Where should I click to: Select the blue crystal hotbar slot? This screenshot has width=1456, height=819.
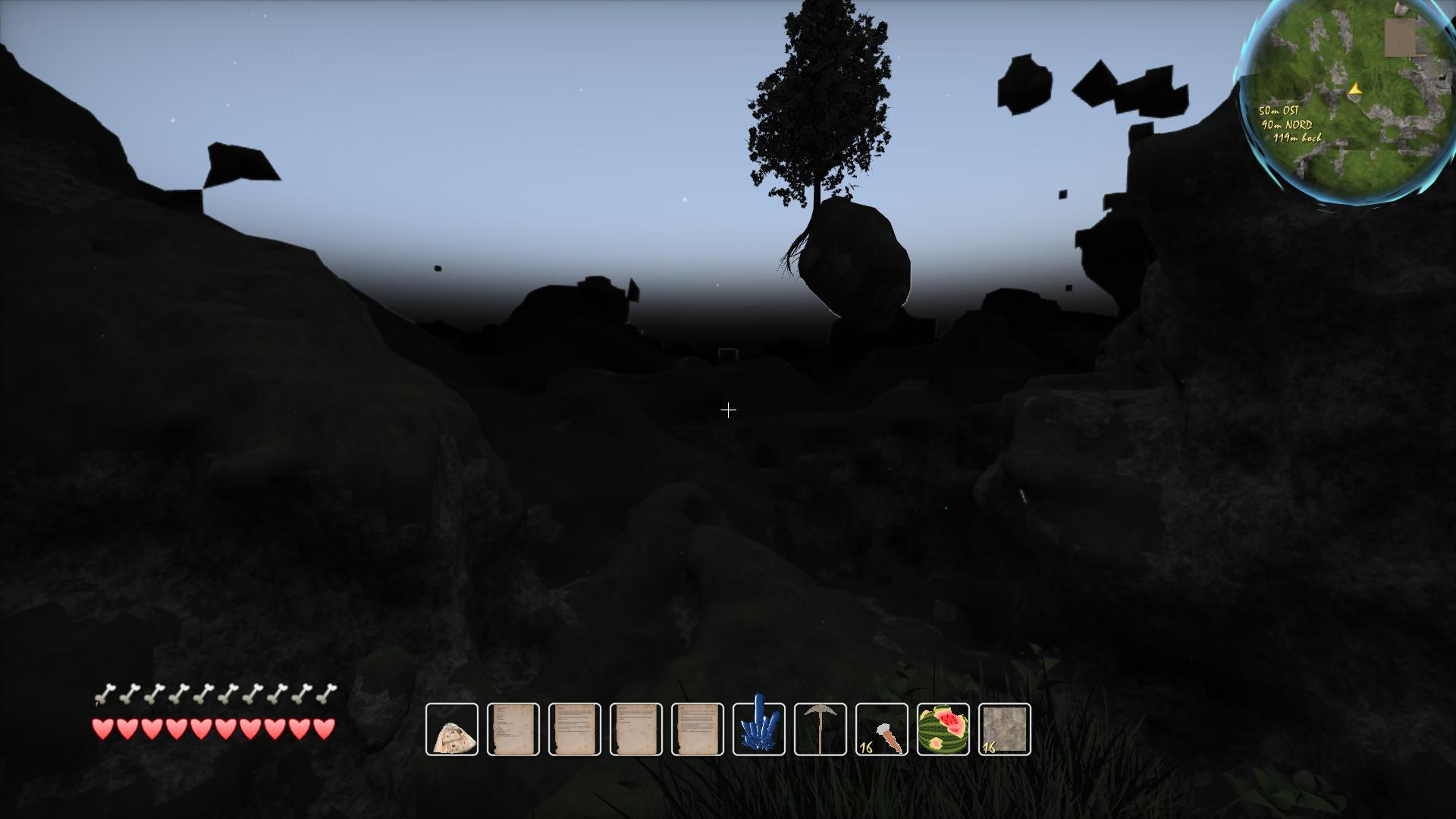coord(759,730)
